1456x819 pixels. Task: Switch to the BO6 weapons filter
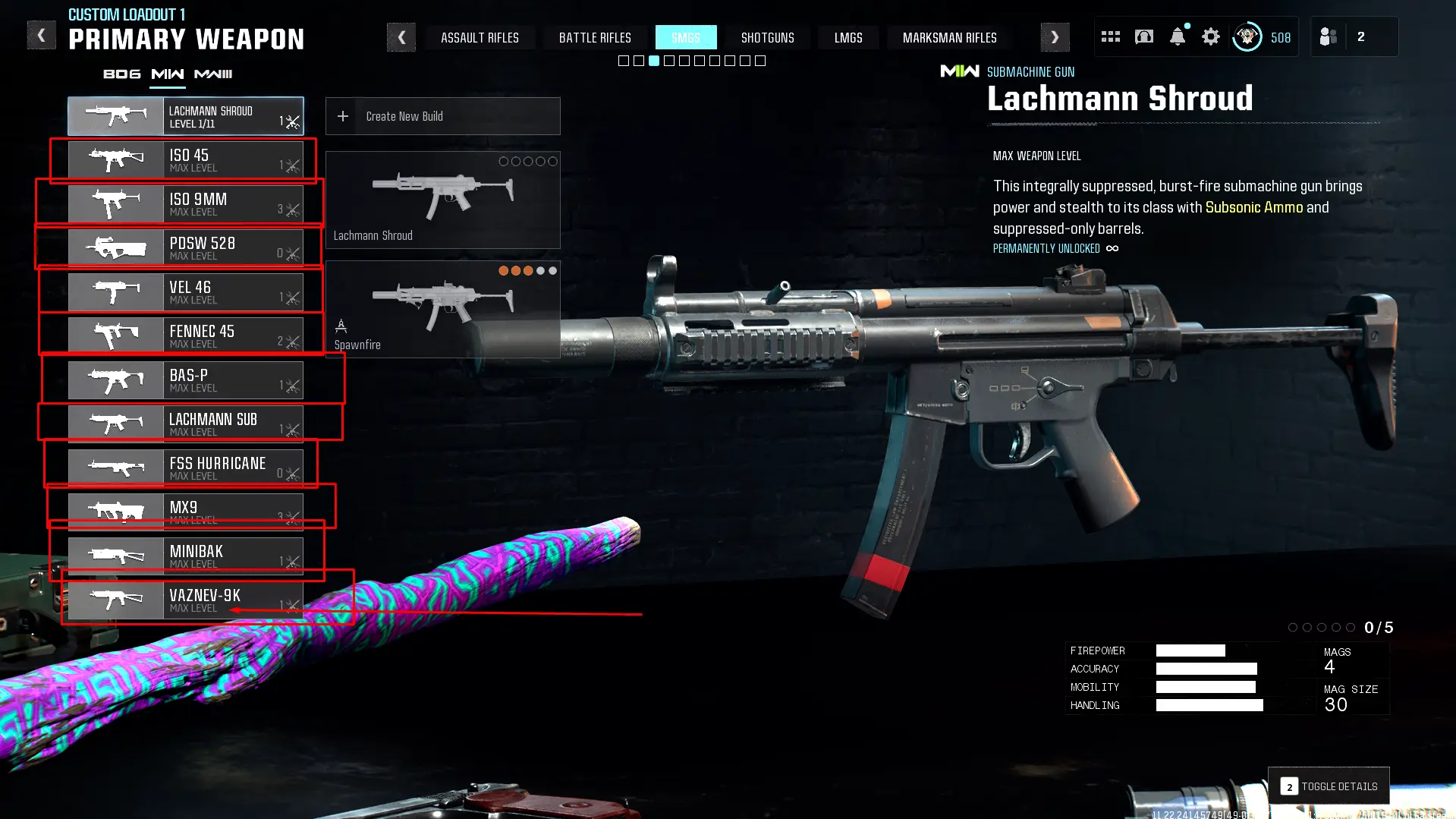[x=121, y=74]
